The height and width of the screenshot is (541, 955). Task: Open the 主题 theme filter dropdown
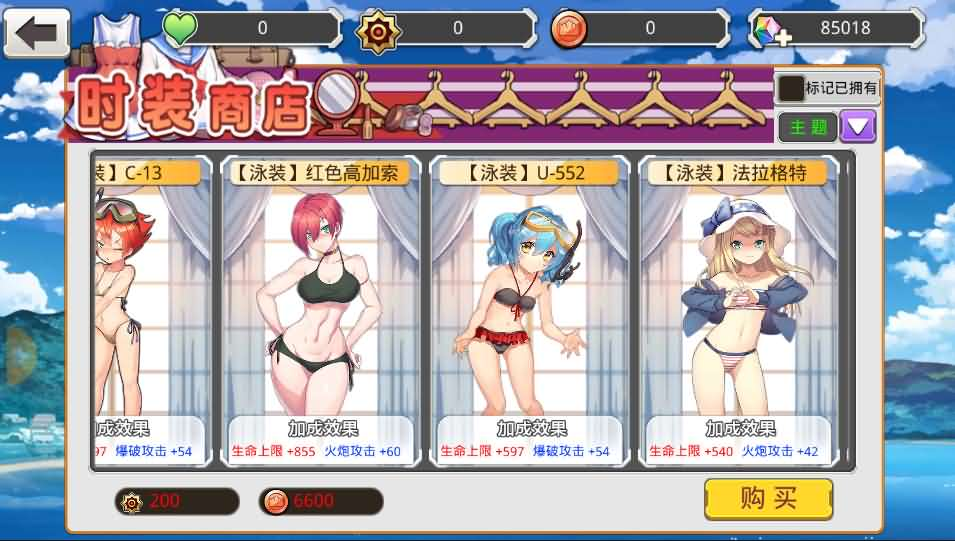[858, 126]
